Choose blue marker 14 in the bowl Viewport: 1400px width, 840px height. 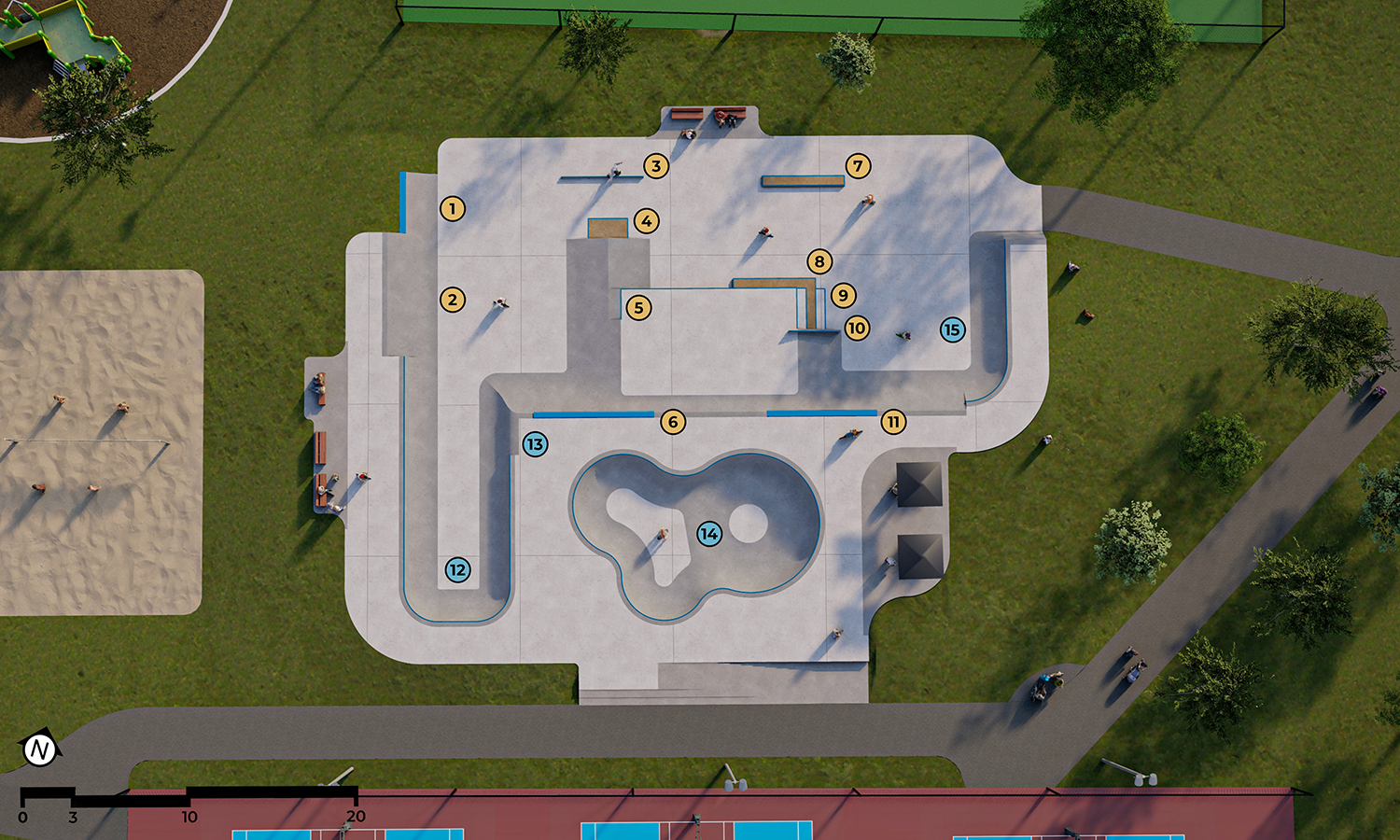tap(709, 534)
